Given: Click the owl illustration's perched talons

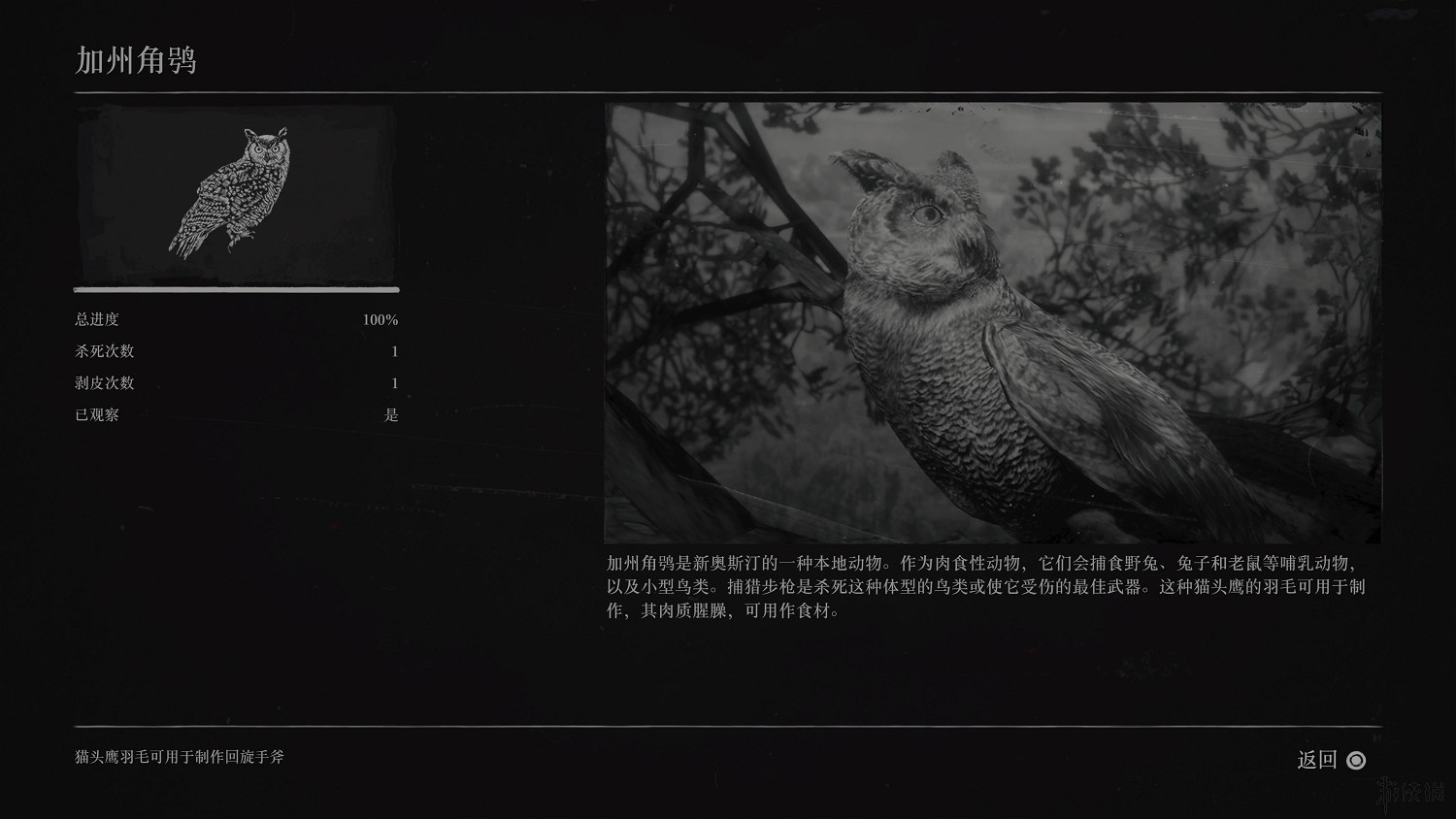Looking at the screenshot, I should [x=235, y=241].
